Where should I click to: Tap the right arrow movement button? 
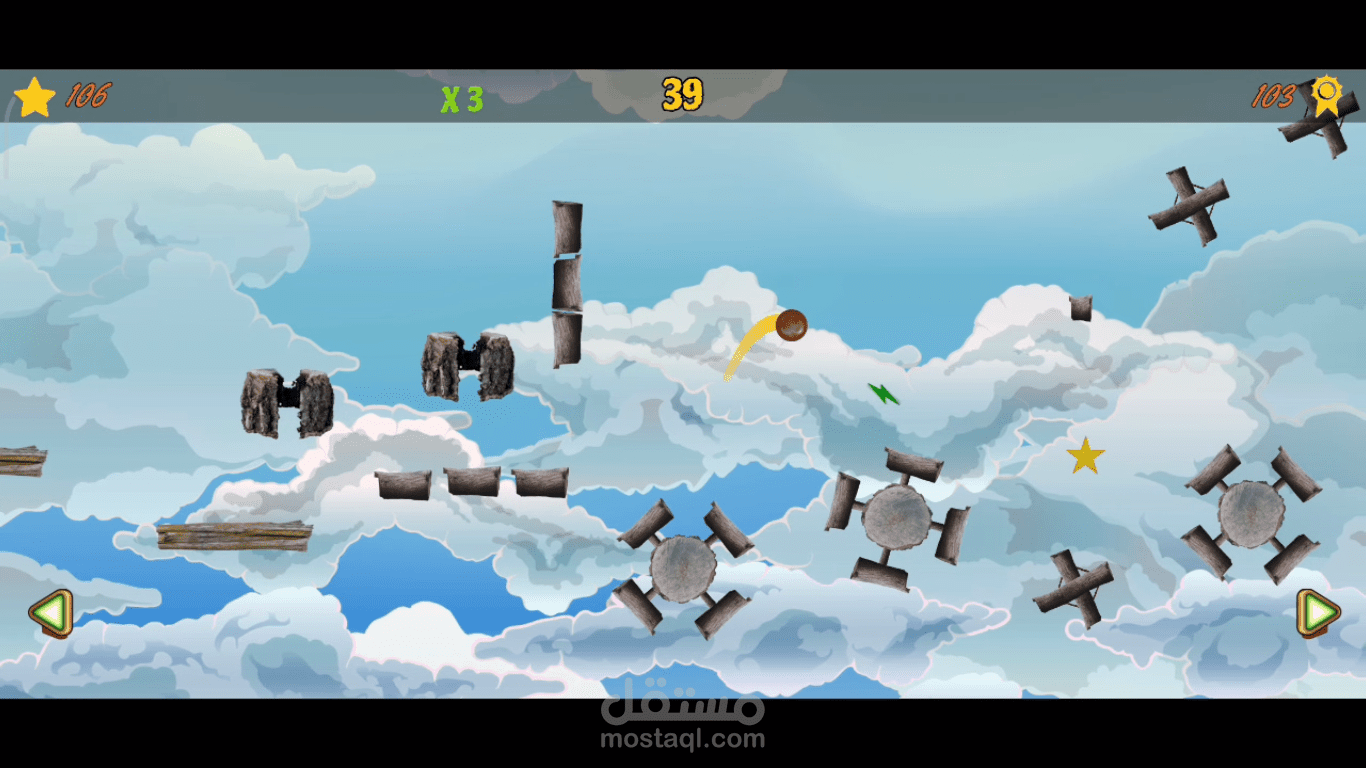(1318, 612)
